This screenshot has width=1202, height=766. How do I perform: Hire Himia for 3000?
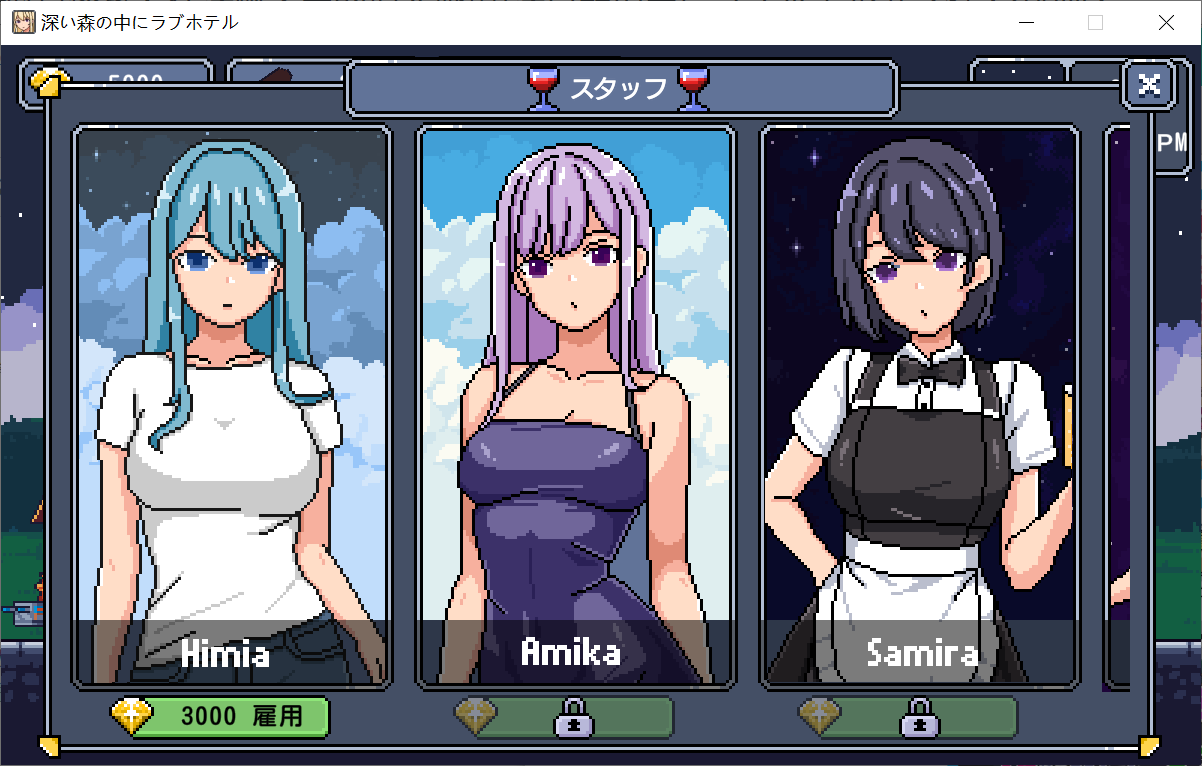(228, 716)
